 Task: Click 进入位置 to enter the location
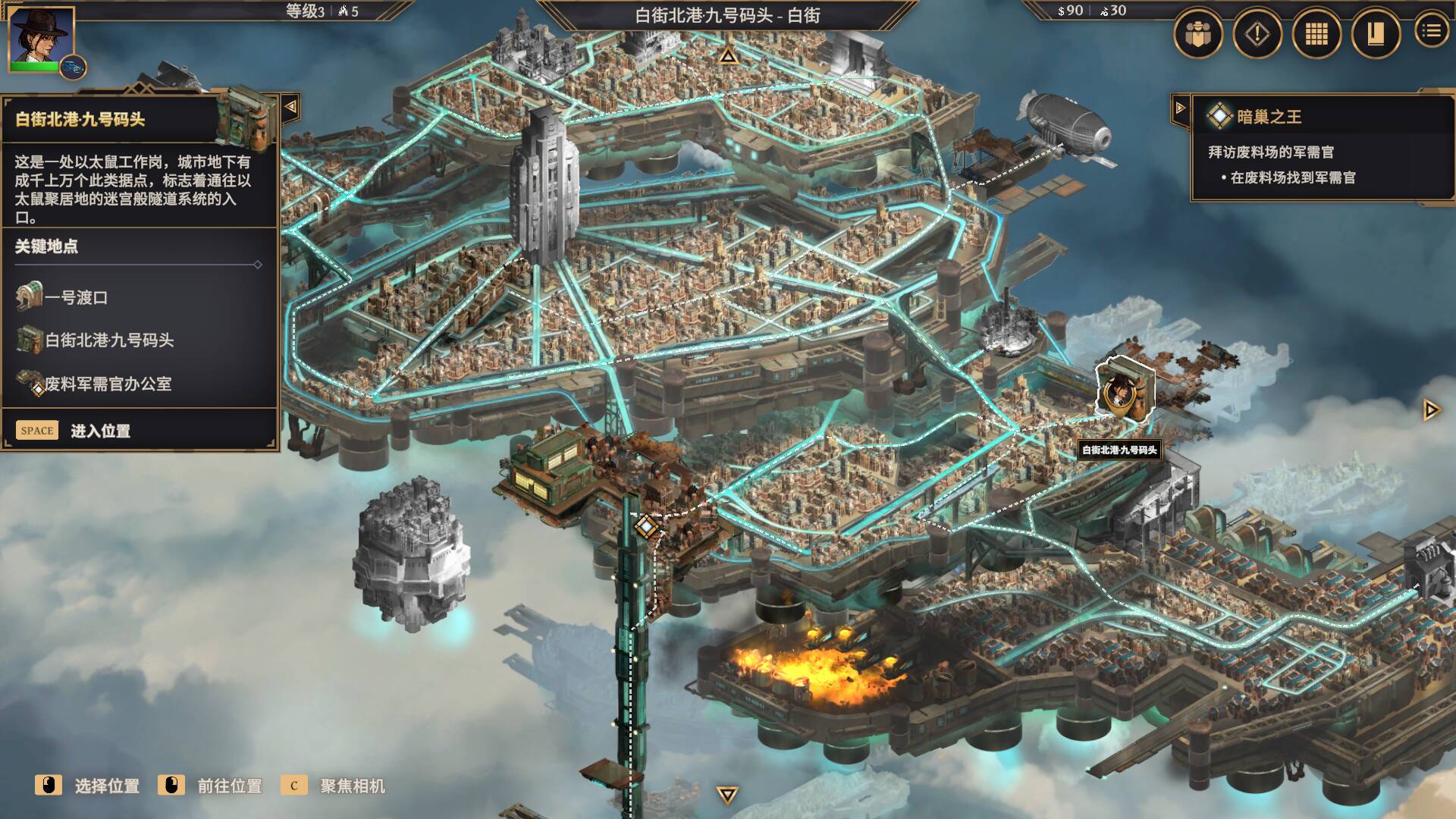coord(100,431)
